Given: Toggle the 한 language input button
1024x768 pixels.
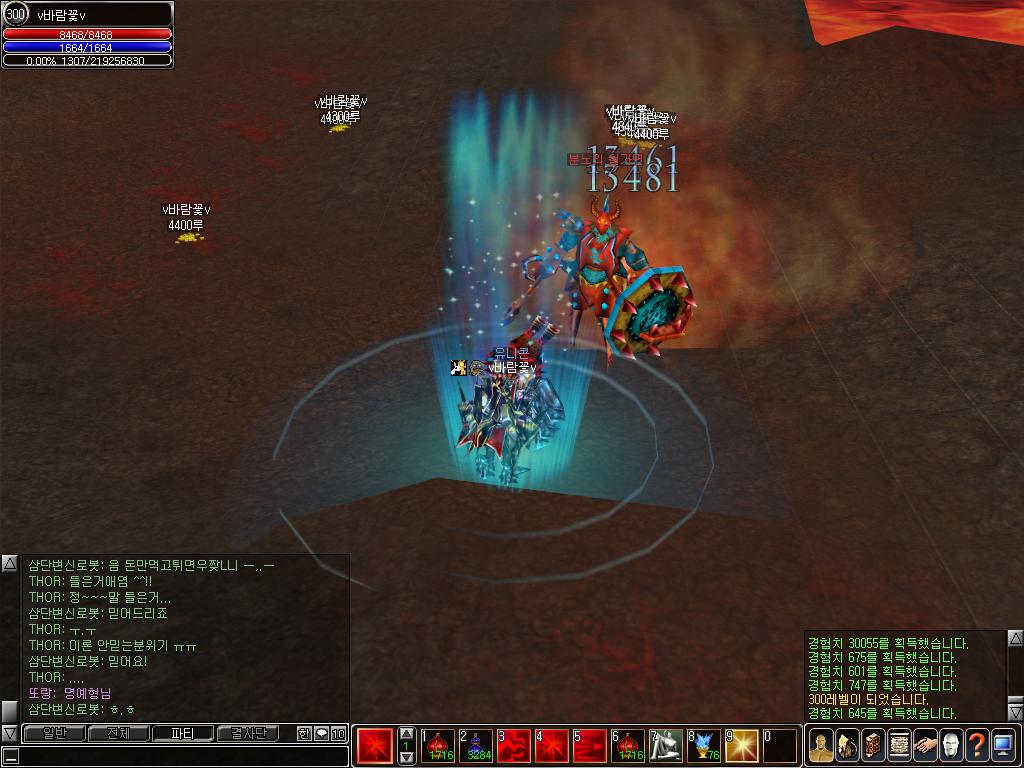Looking at the screenshot, I should [305, 734].
